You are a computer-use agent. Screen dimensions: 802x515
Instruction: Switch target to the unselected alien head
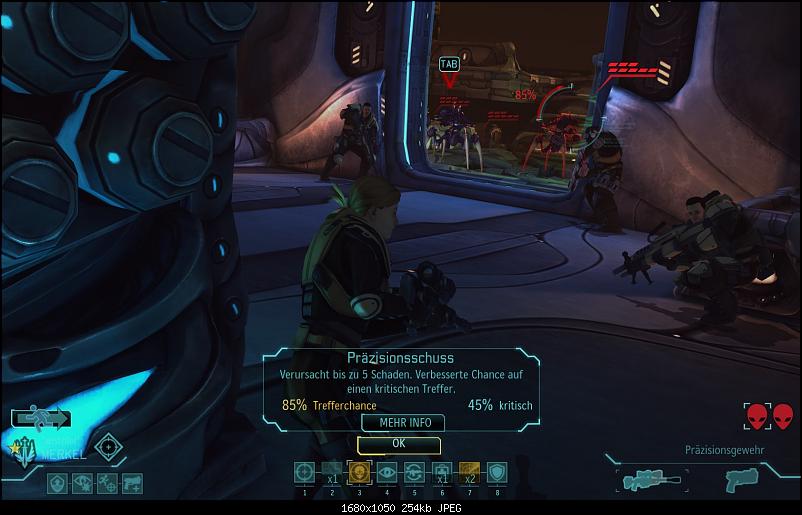tap(781, 415)
